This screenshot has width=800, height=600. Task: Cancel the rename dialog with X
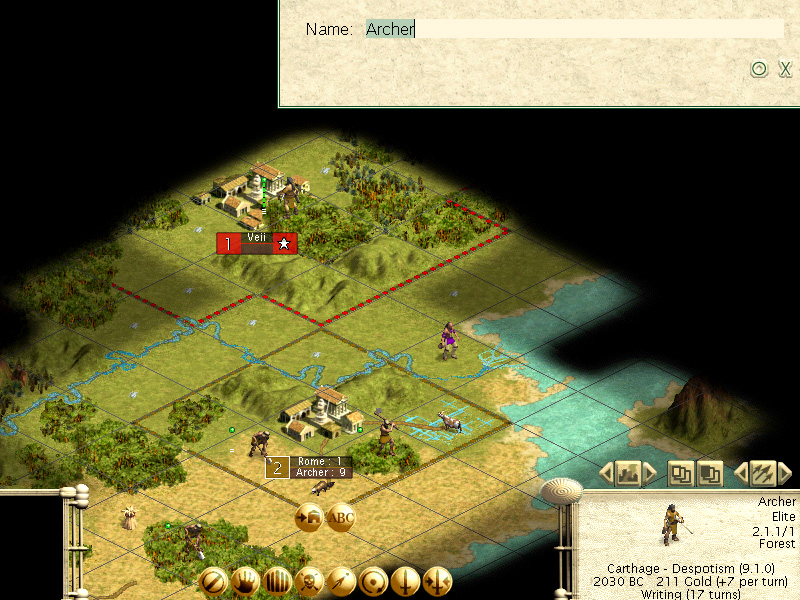[785, 69]
